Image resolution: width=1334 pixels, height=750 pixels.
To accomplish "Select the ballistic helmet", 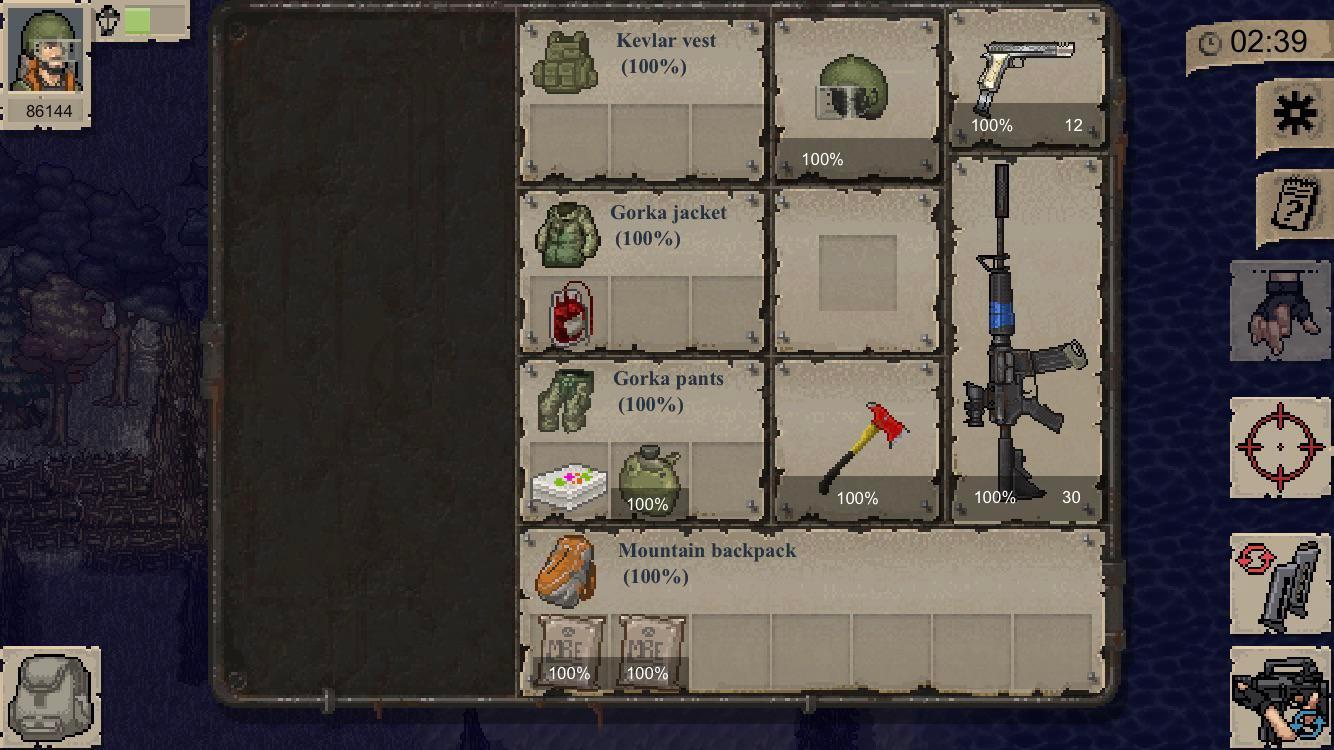I will (x=855, y=90).
